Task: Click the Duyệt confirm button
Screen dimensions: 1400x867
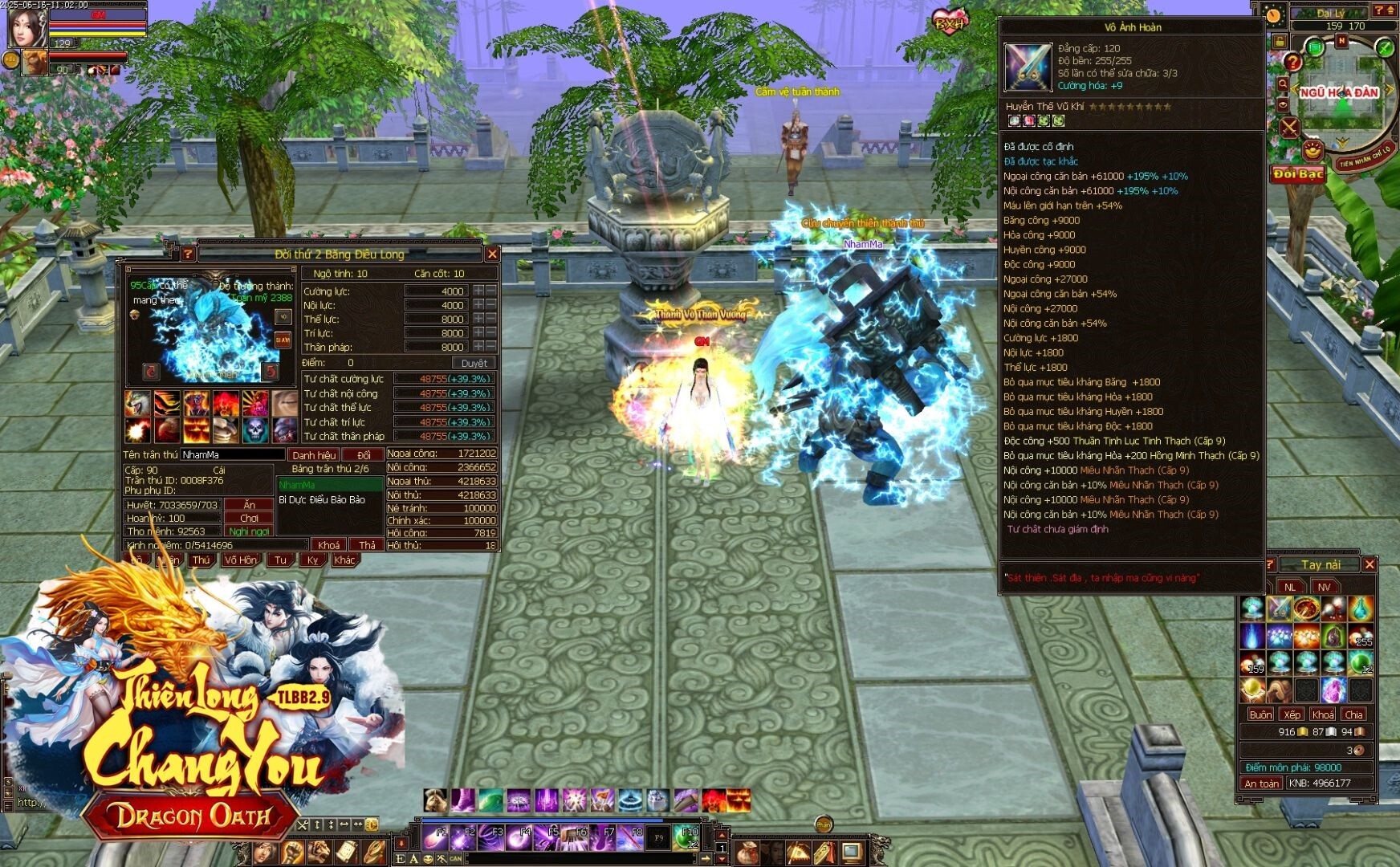Action: point(474,363)
